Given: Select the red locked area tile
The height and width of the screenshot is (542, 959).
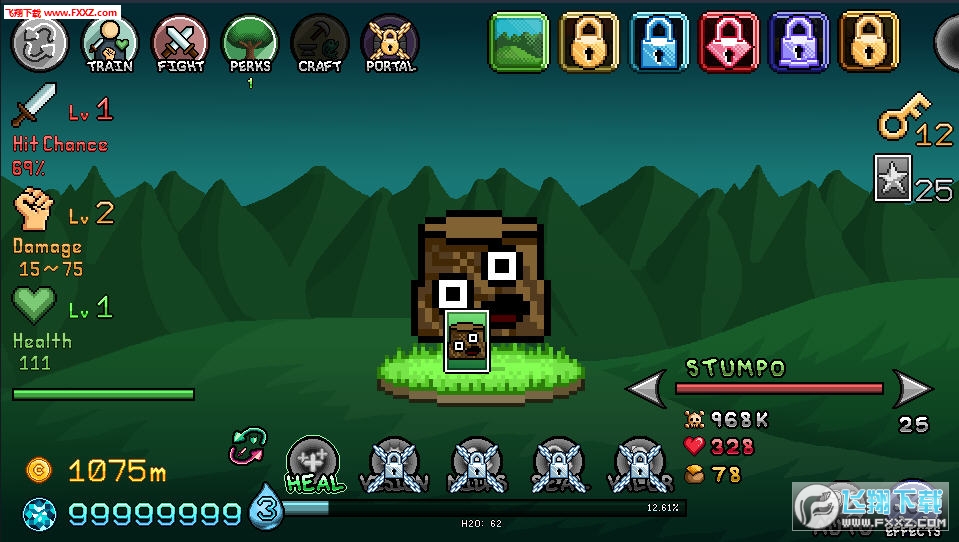Looking at the screenshot, I should point(729,42).
